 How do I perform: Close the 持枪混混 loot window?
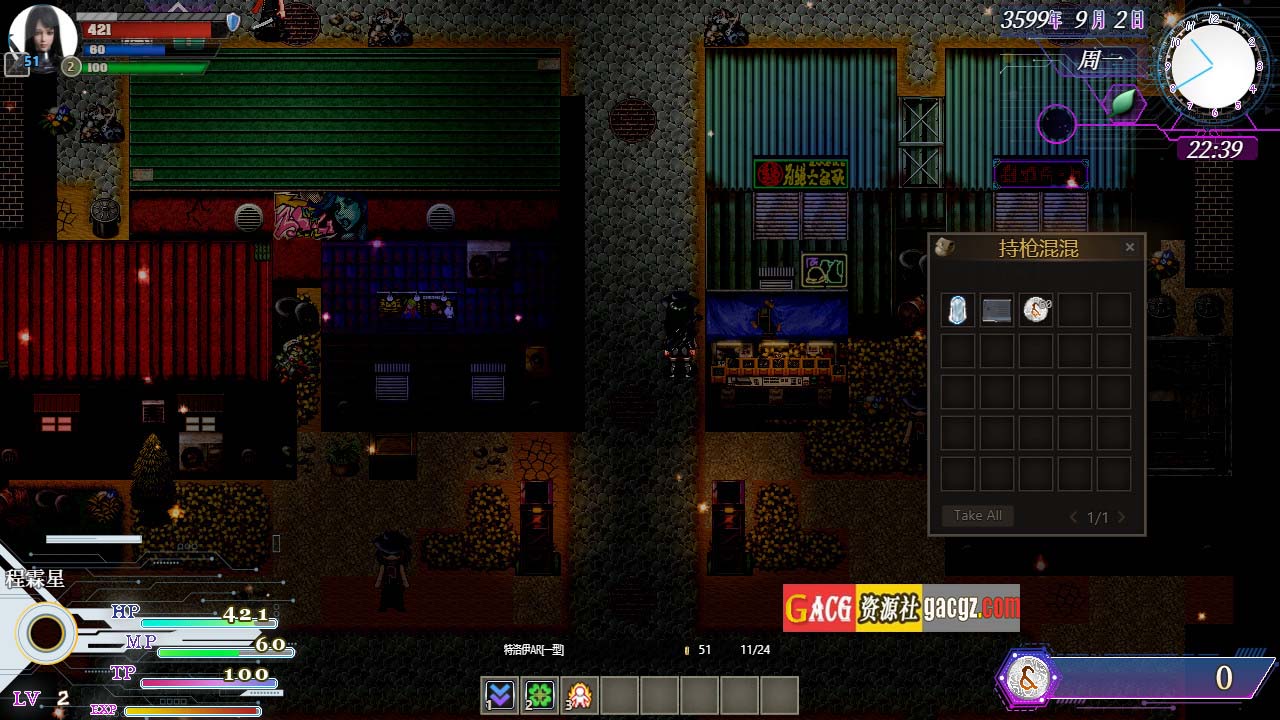click(x=1130, y=247)
